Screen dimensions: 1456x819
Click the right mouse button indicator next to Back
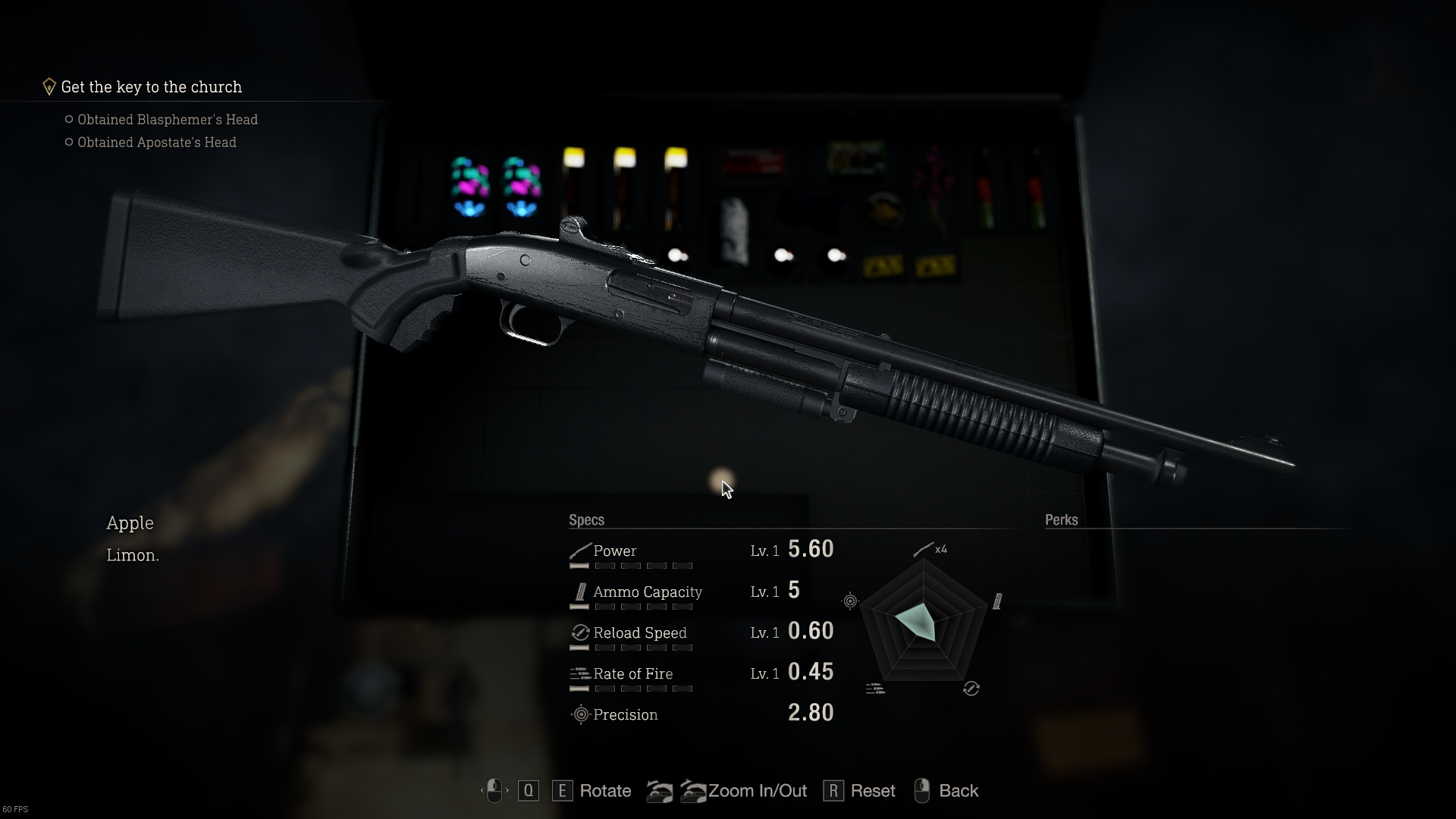[921, 790]
